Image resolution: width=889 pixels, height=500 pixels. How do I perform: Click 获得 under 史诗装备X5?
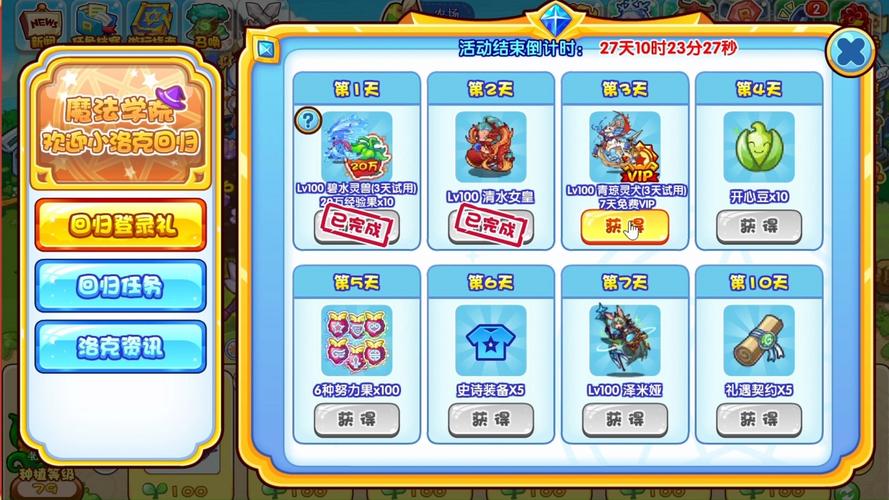[490, 420]
